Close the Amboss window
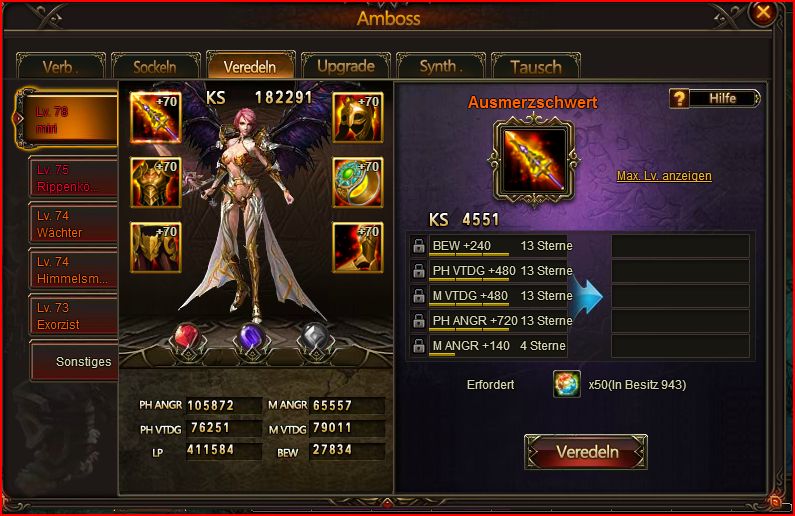Viewport: 795px width, 516px height. 763,13
